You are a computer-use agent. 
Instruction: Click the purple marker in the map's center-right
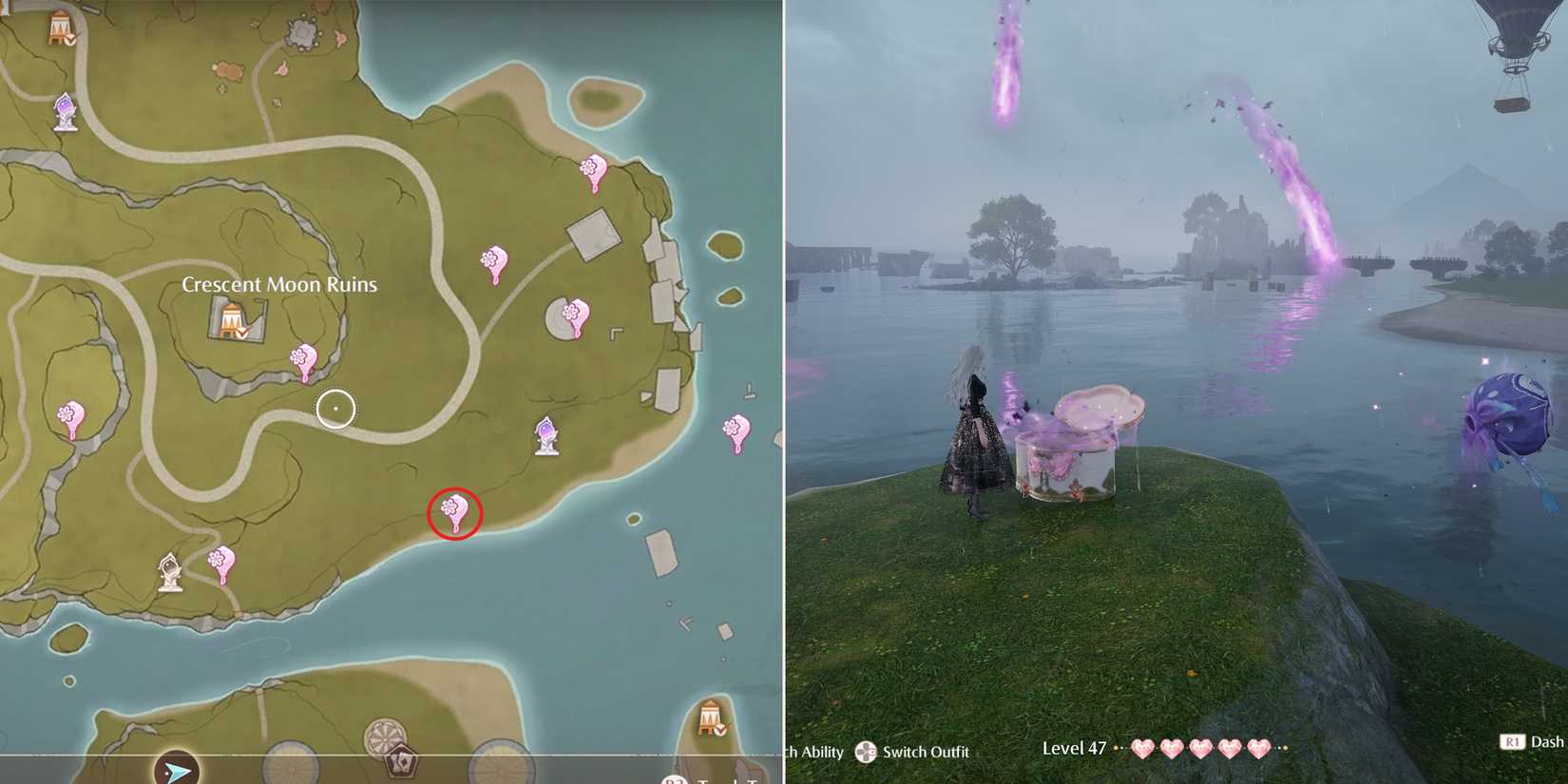545,434
